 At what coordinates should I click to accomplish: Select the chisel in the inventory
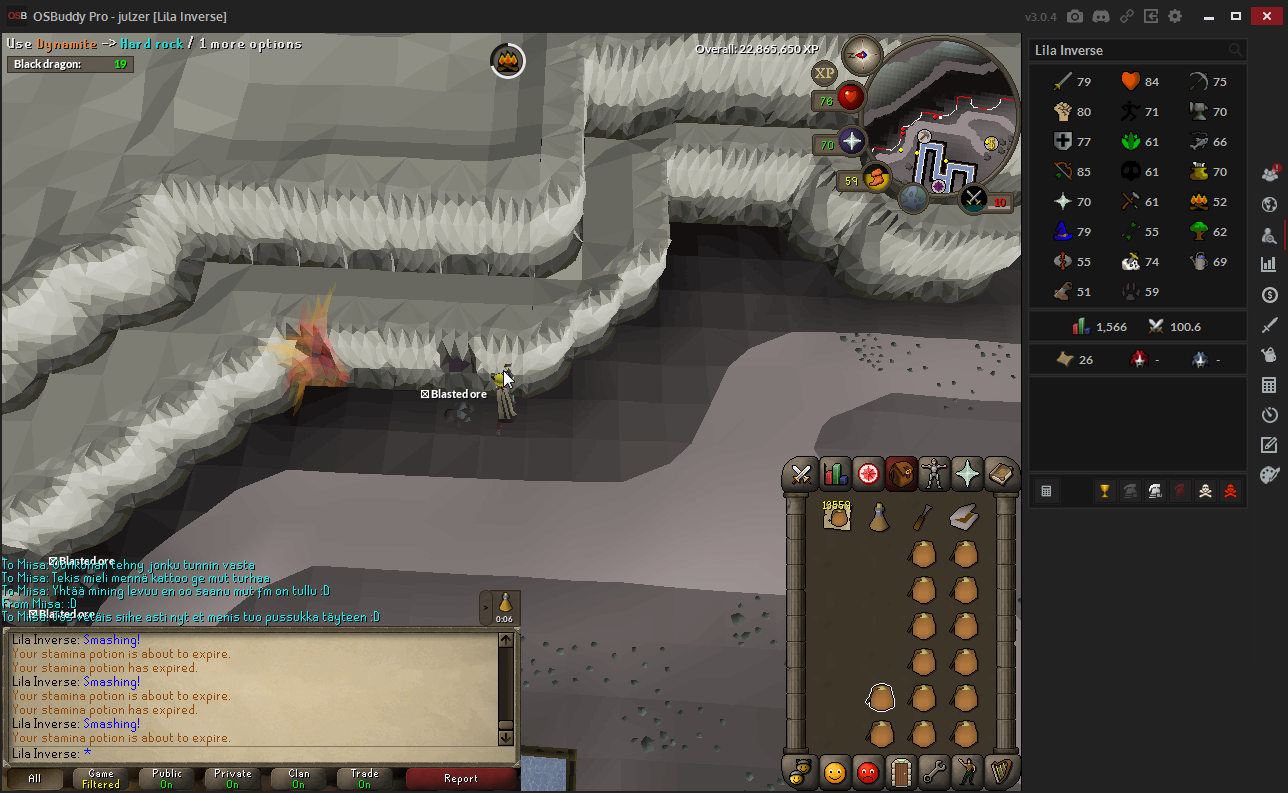pyautogui.click(x=922, y=517)
